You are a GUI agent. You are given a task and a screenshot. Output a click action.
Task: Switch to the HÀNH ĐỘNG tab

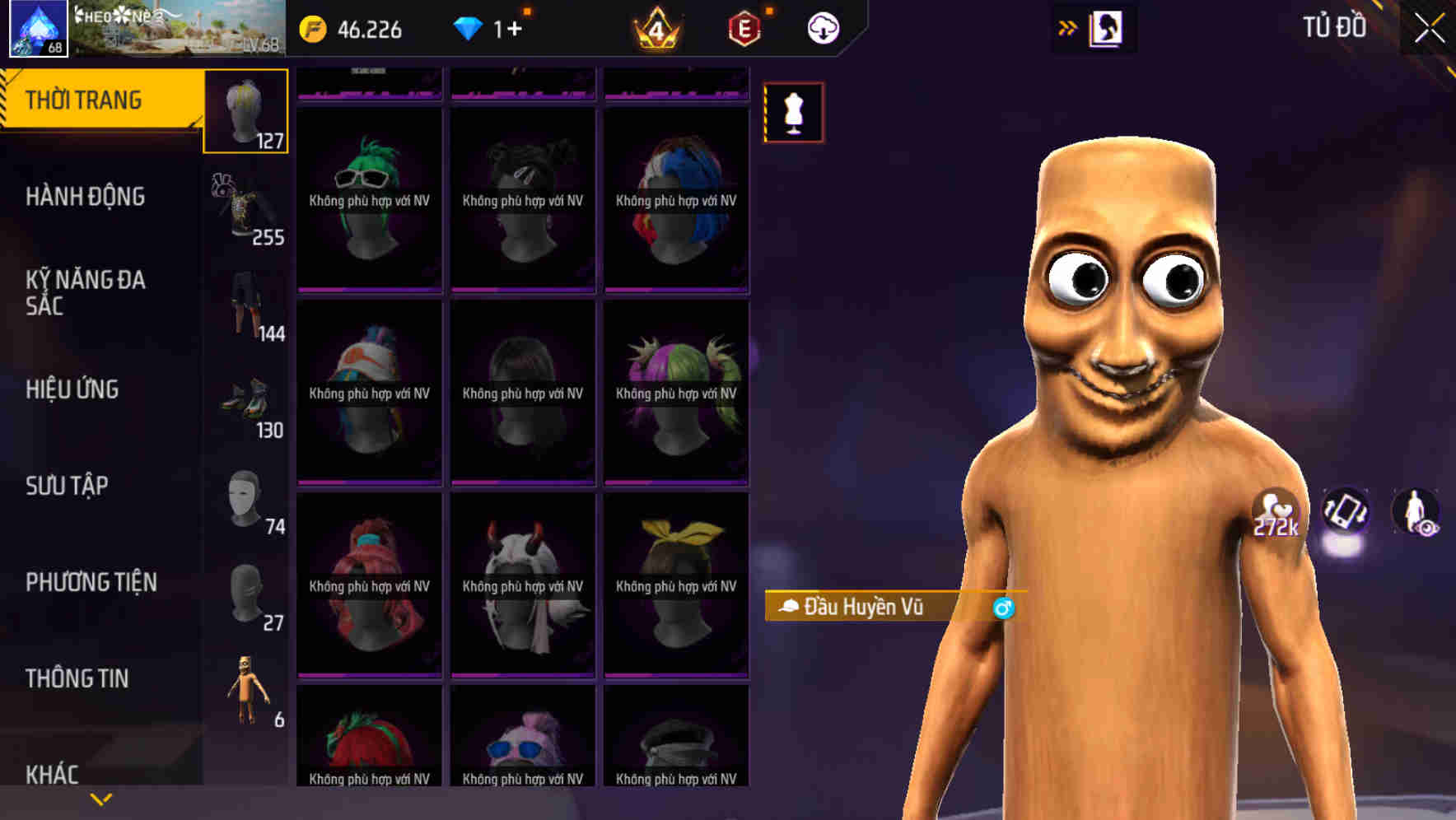84,197
